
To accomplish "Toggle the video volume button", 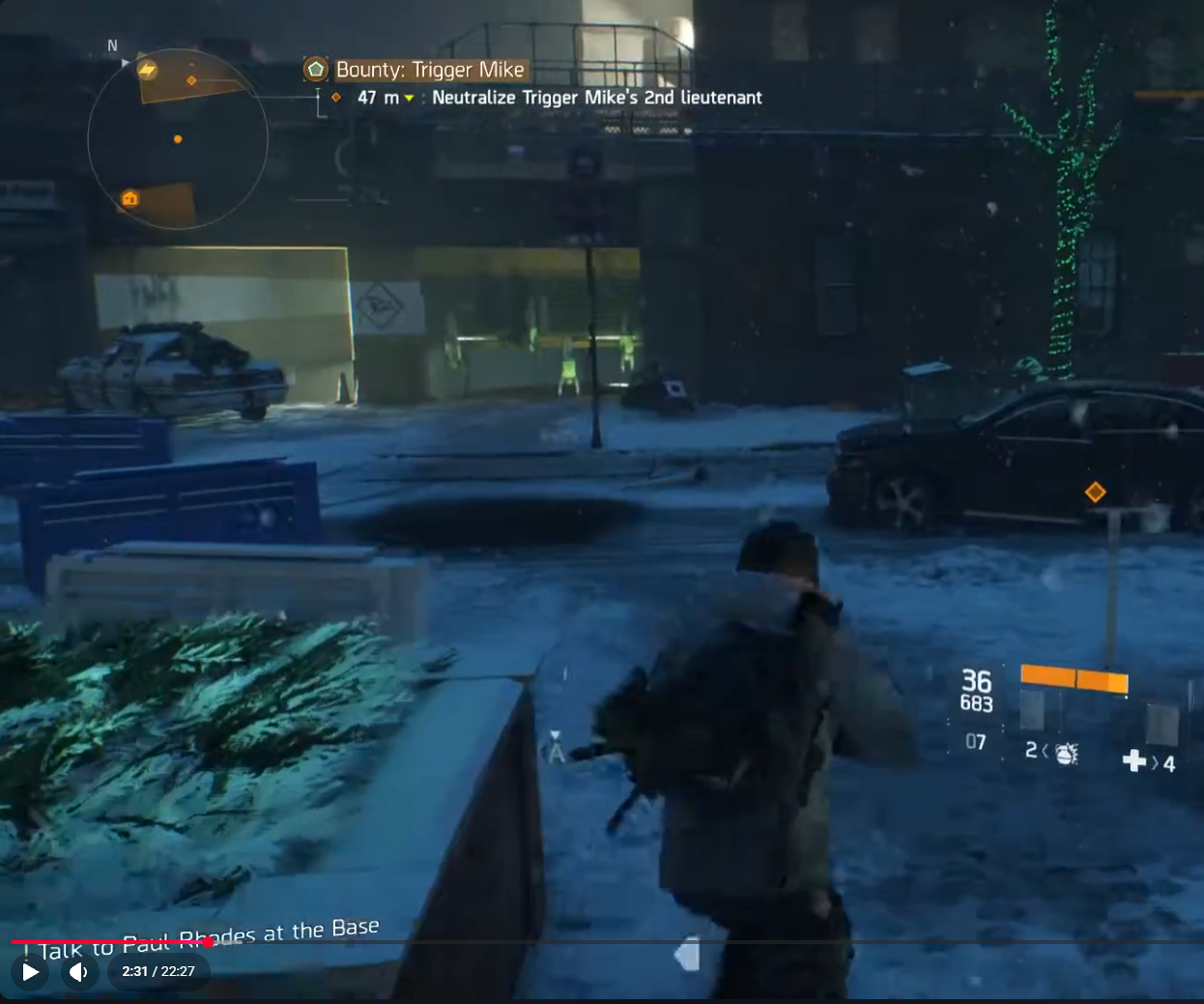I will pyautogui.click(x=79, y=971).
